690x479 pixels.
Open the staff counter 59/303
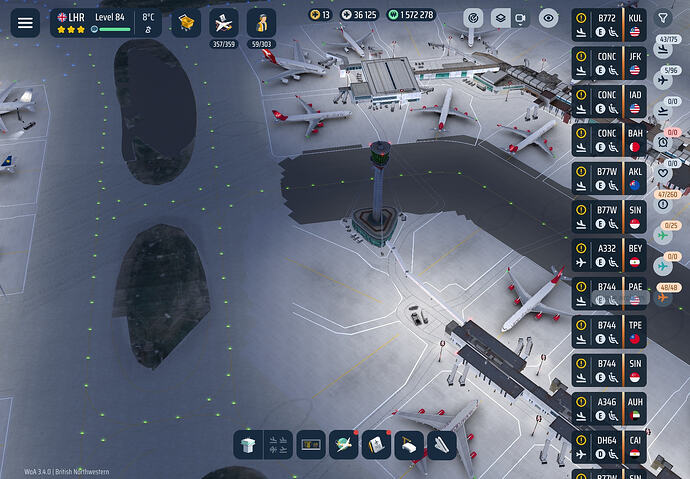pos(261,24)
